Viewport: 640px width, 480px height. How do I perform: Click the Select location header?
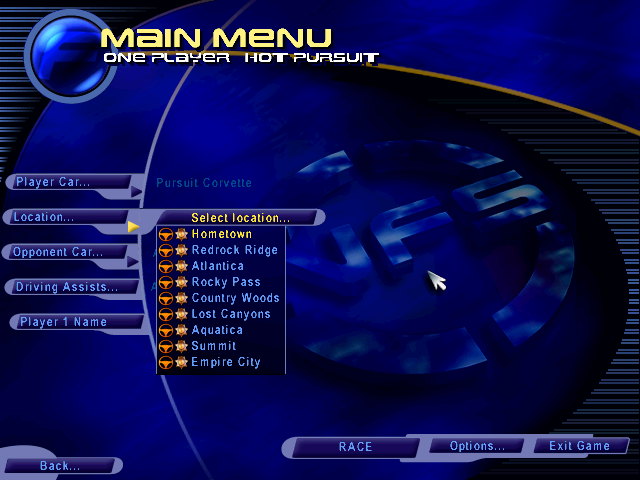240,218
